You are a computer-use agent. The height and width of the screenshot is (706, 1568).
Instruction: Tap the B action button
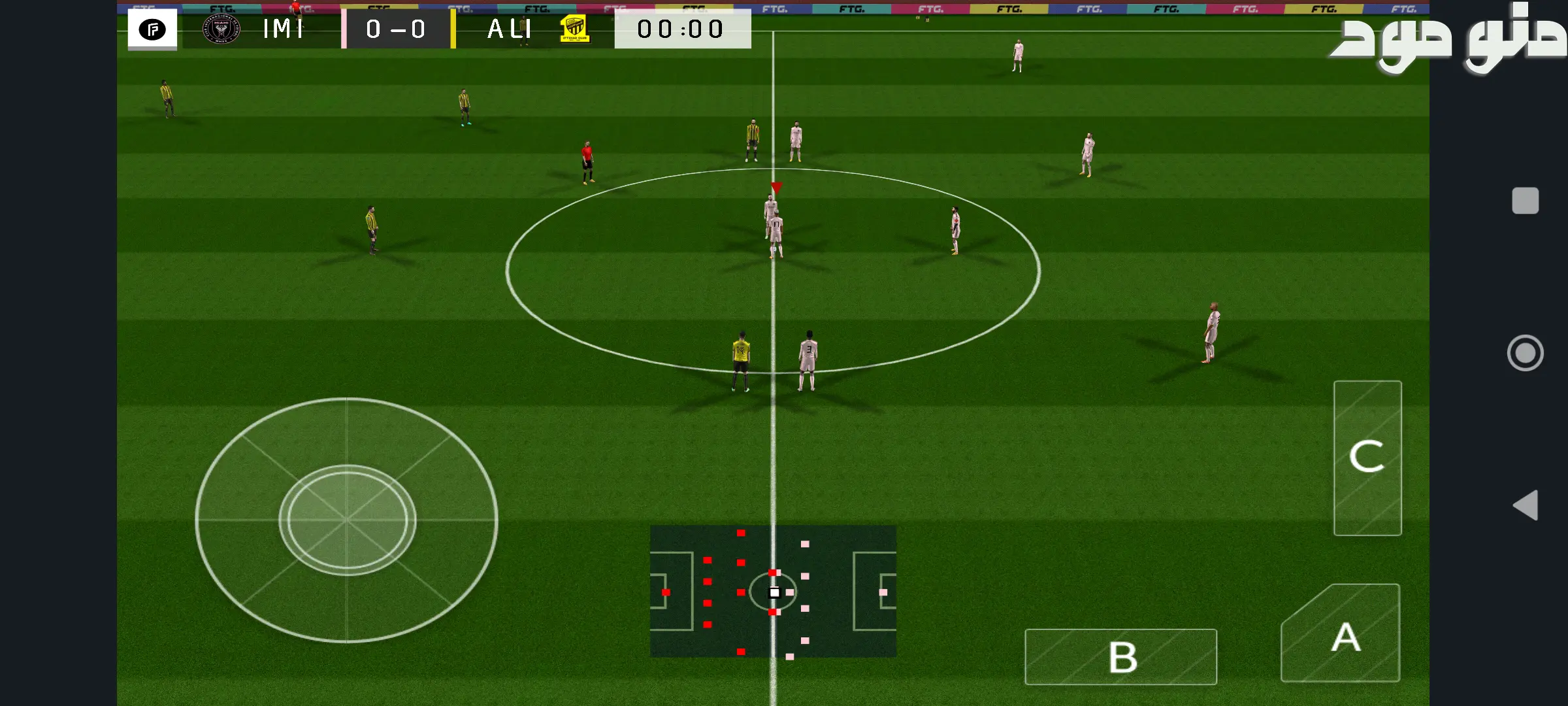(x=1120, y=656)
